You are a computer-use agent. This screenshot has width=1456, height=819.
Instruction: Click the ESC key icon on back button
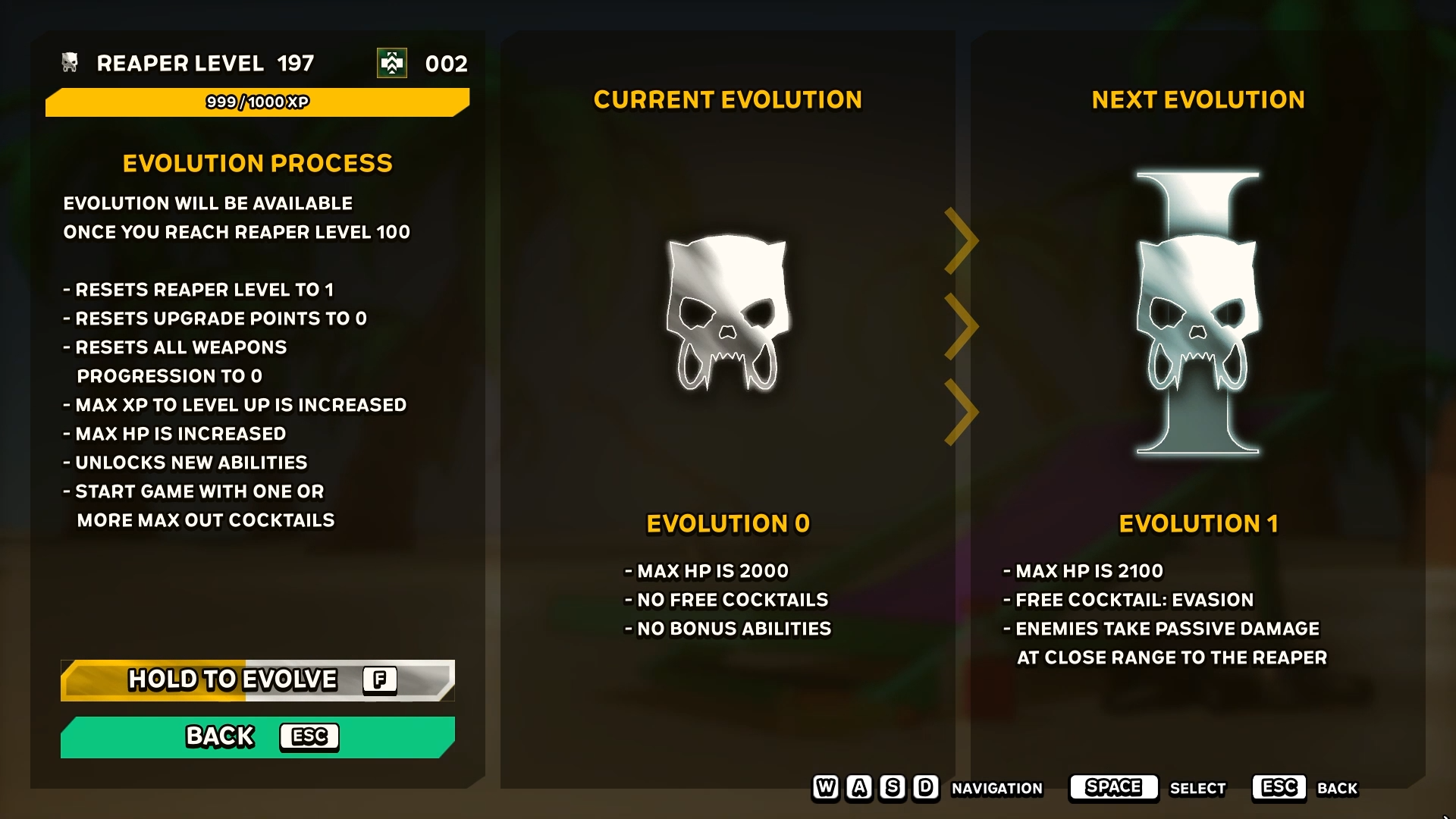[x=309, y=736]
